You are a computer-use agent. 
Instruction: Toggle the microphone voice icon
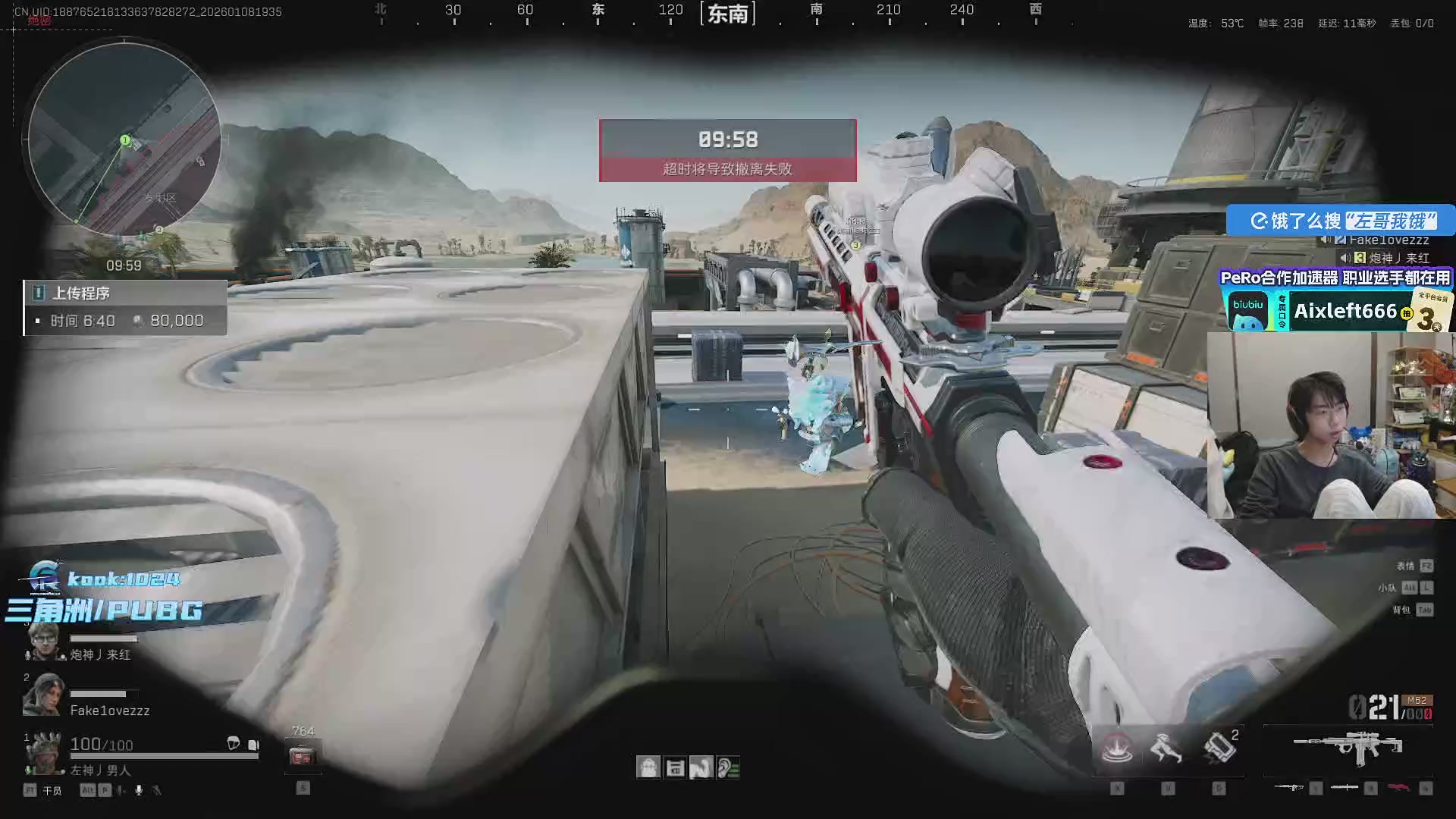tap(139, 790)
